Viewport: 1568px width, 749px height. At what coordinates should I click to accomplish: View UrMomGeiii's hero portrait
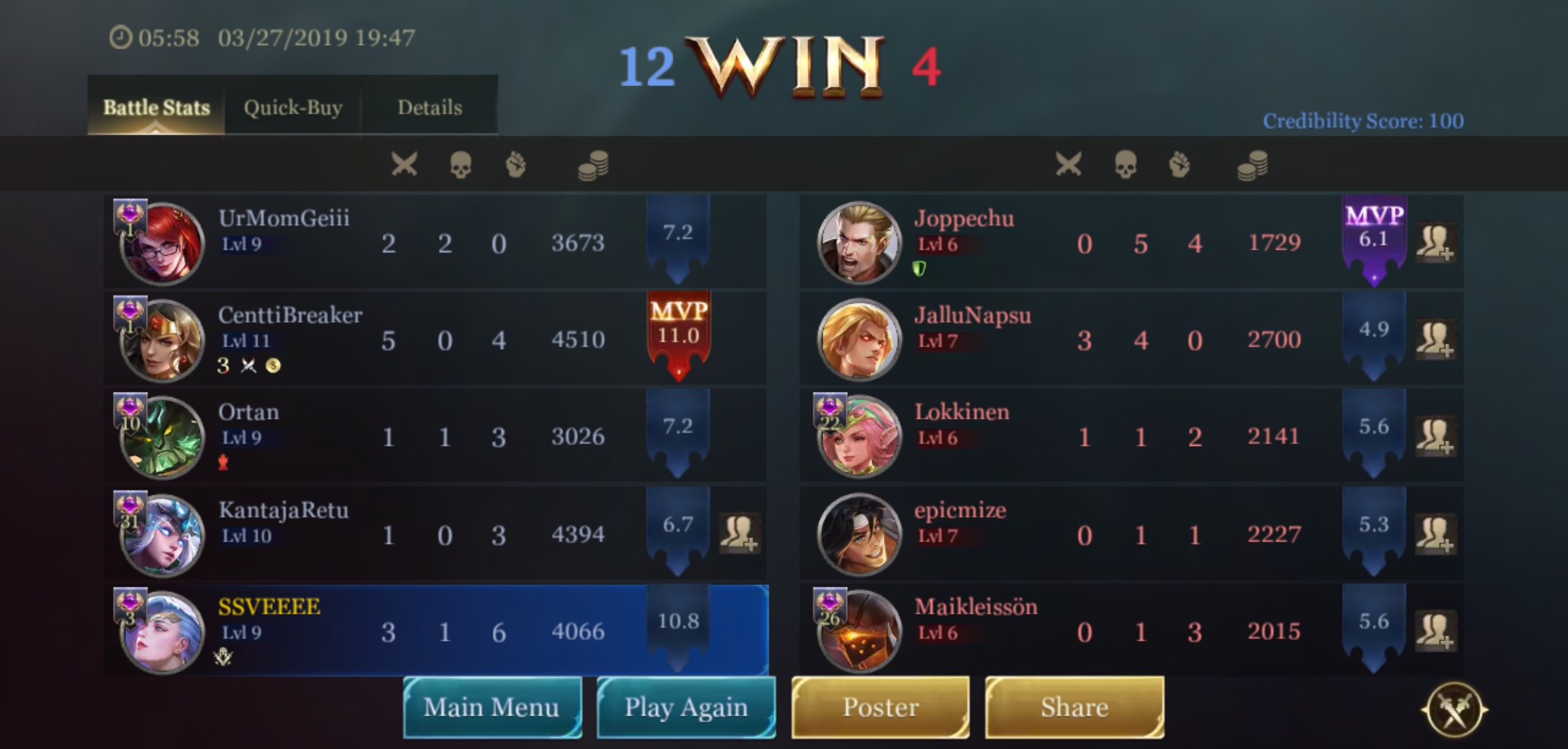tap(162, 243)
